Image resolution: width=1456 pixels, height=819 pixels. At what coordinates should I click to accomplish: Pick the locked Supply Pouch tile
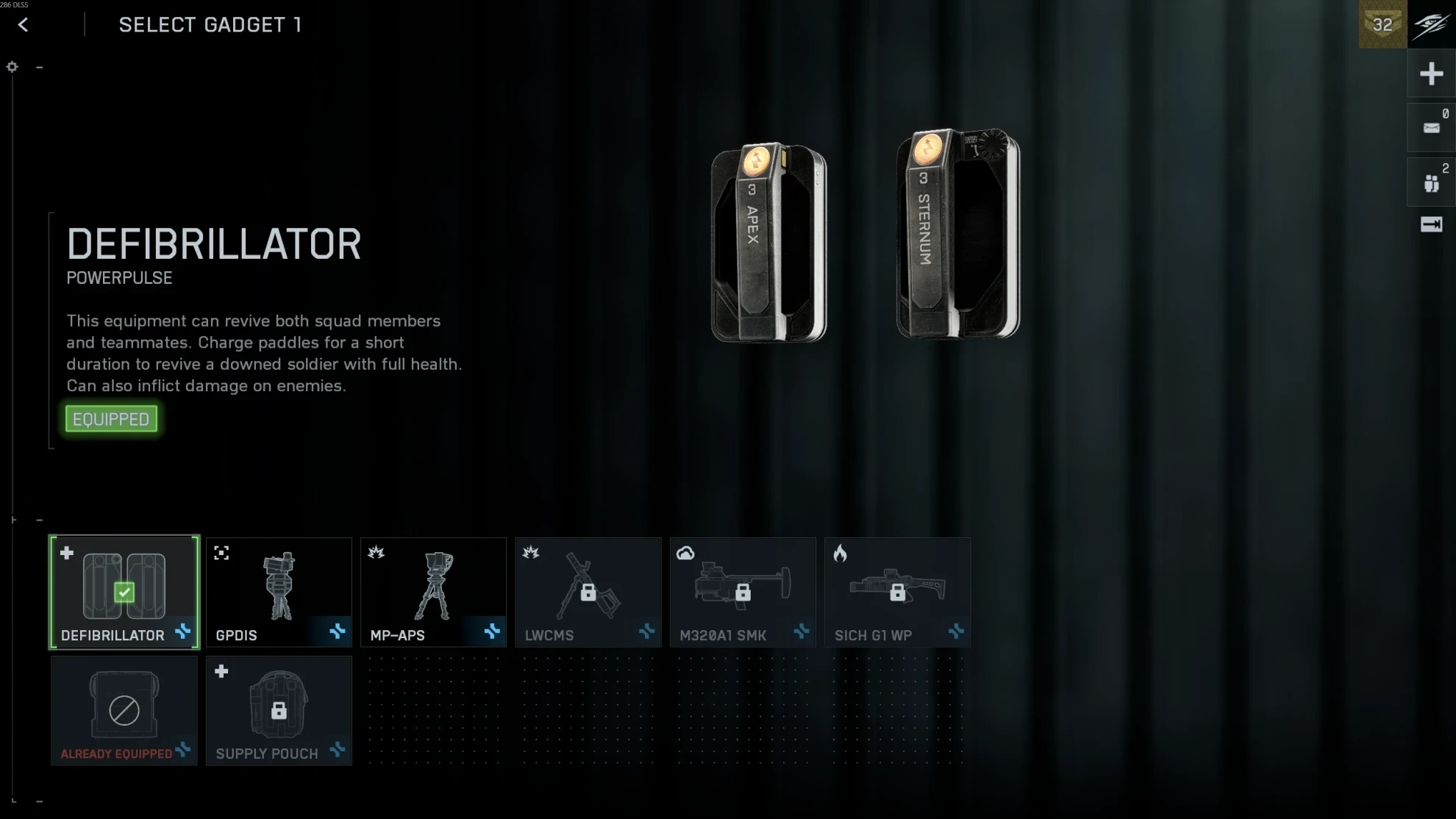[x=279, y=710]
